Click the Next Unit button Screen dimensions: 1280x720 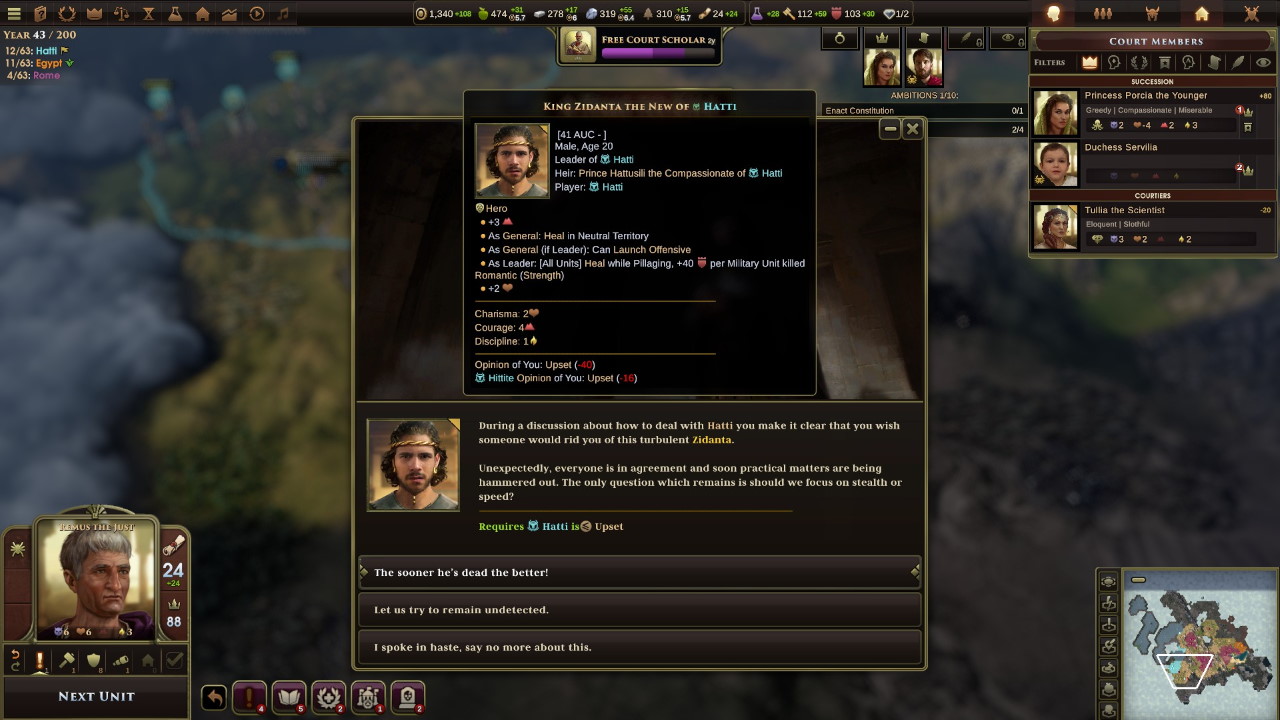(96, 696)
